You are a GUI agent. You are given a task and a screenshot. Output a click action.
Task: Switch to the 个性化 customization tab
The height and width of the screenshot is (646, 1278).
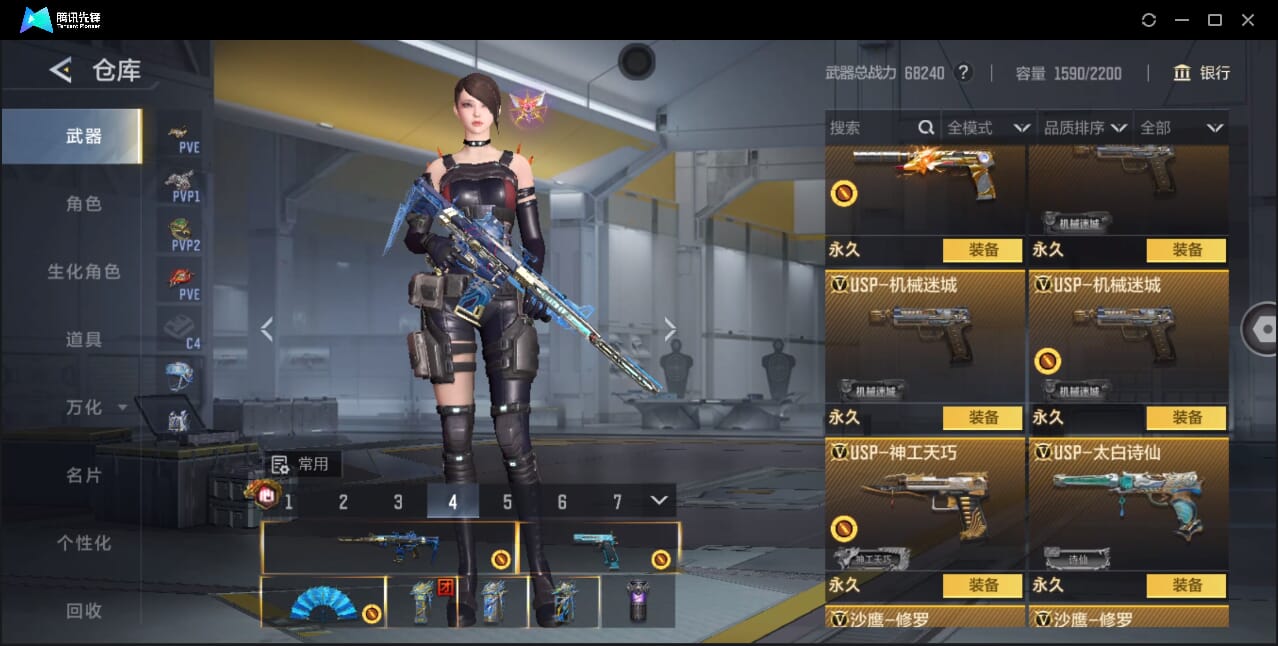click(x=84, y=543)
